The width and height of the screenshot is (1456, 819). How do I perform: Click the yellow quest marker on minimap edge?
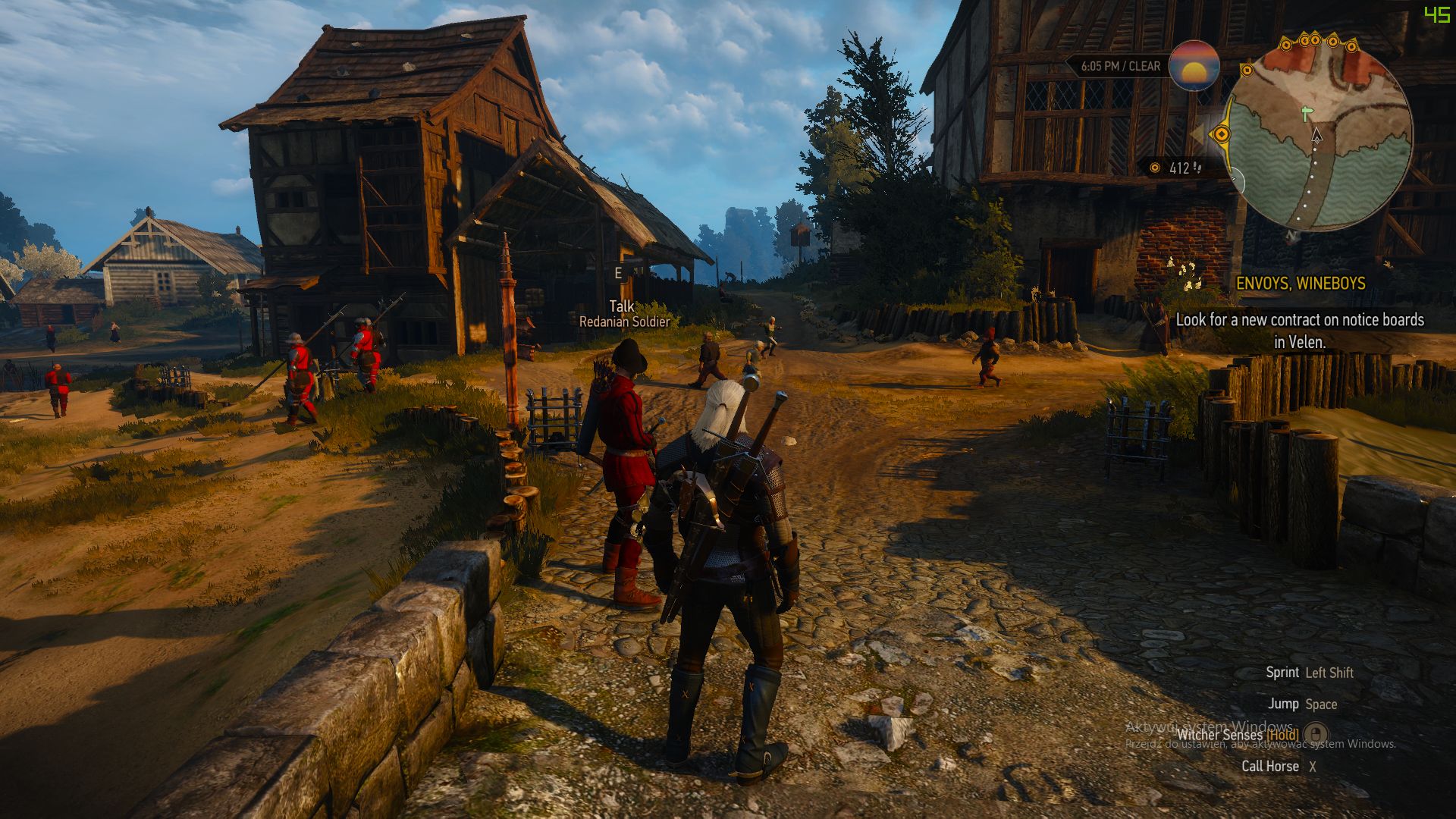point(1222,134)
